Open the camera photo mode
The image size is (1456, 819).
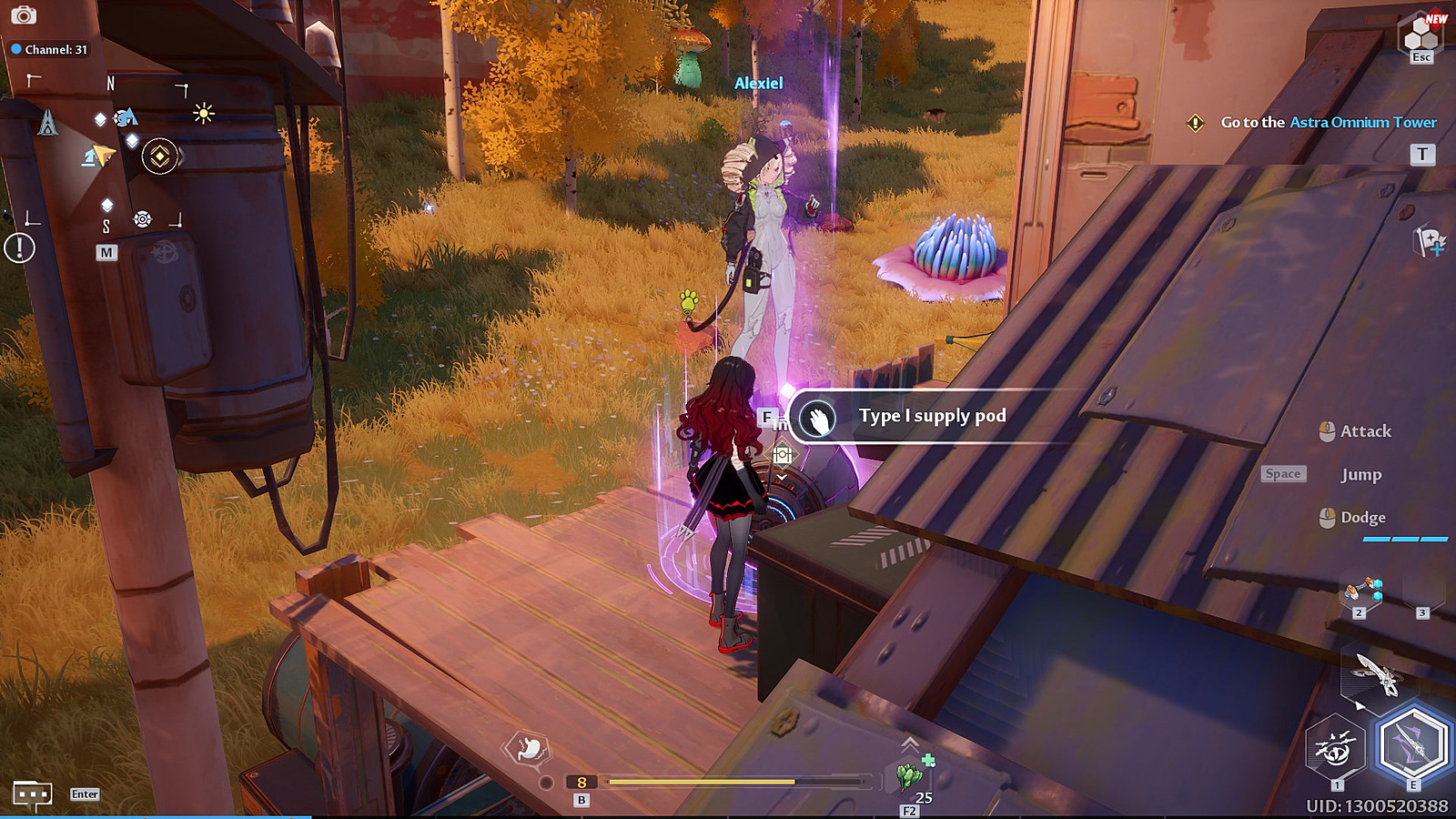[24, 15]
